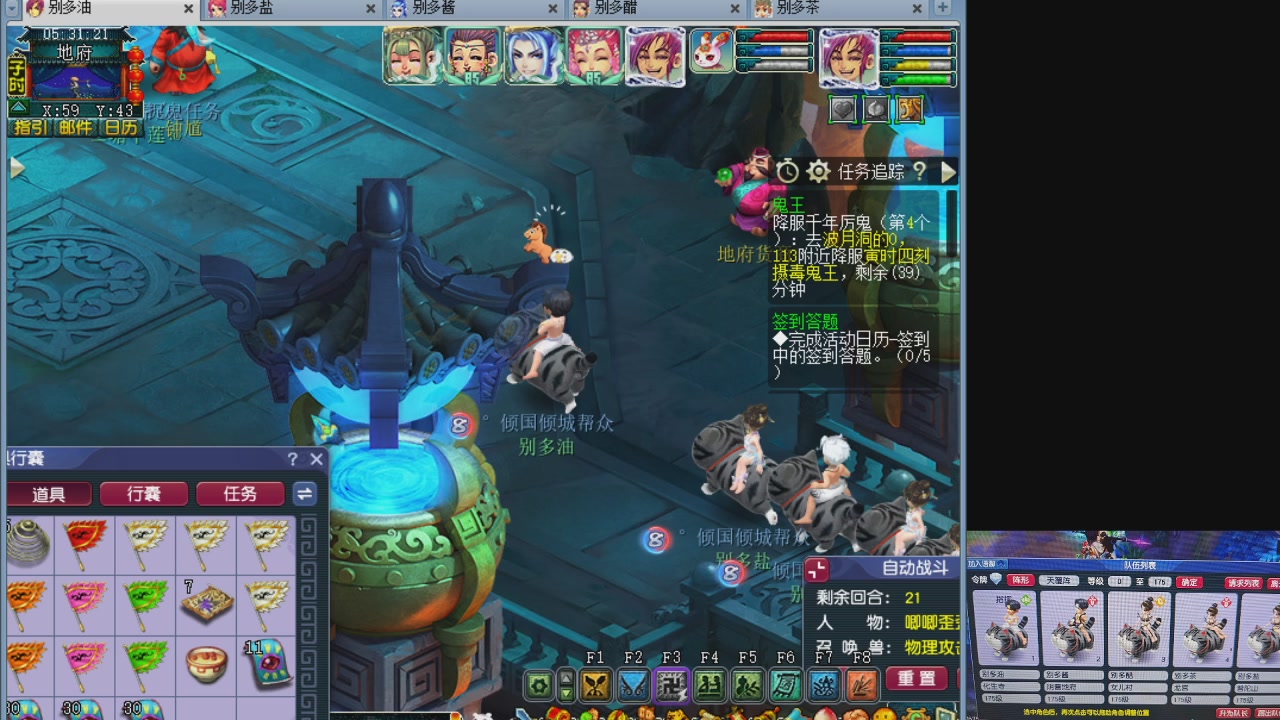Switch to the 道具 tab in the inventory window
The width and height of the screenshot is (1280, 720).
49,493
